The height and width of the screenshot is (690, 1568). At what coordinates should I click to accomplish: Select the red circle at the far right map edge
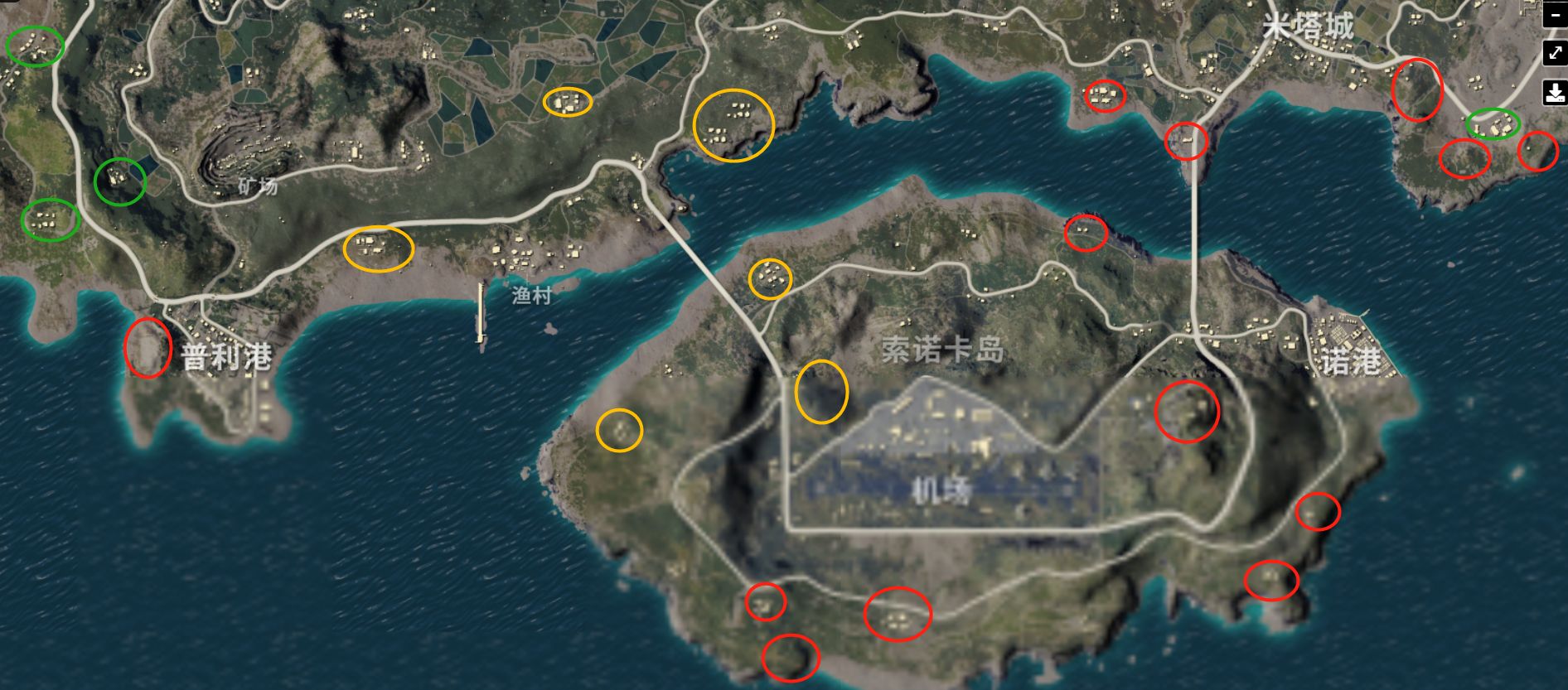tap(1539, 153)
